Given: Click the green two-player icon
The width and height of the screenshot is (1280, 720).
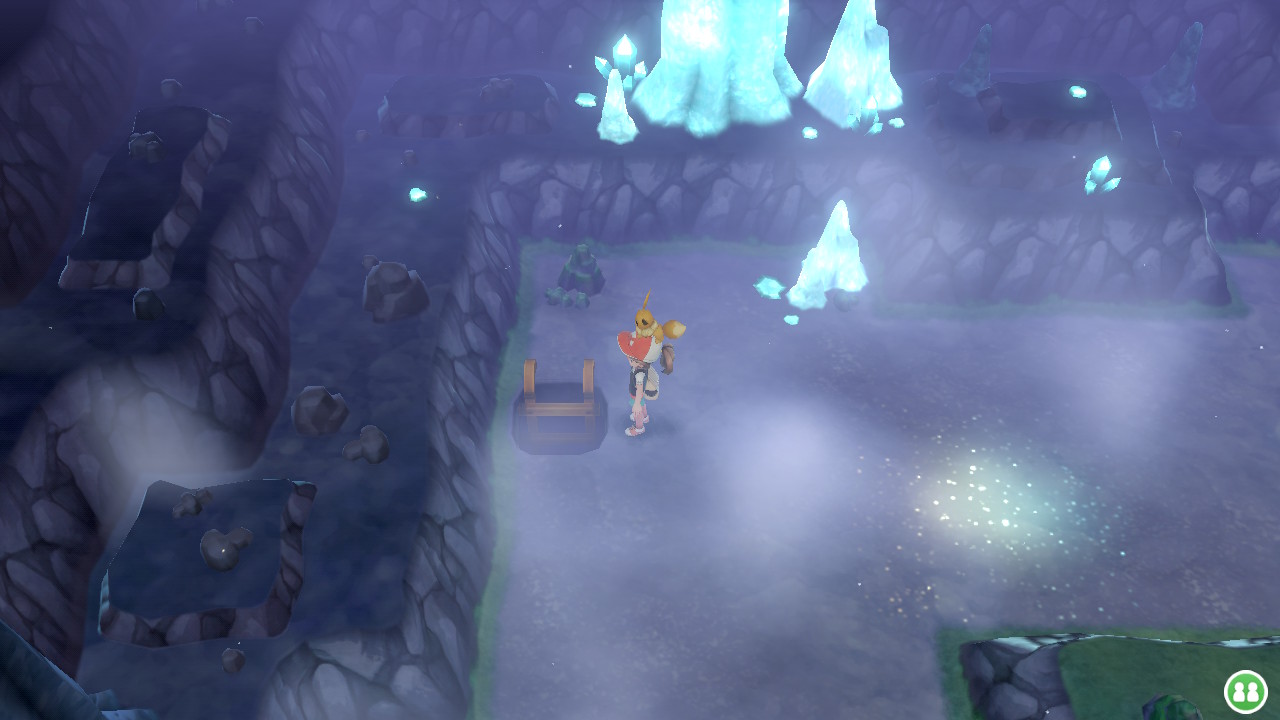Looking at the screenshot, I should (x=1245, y=691).
